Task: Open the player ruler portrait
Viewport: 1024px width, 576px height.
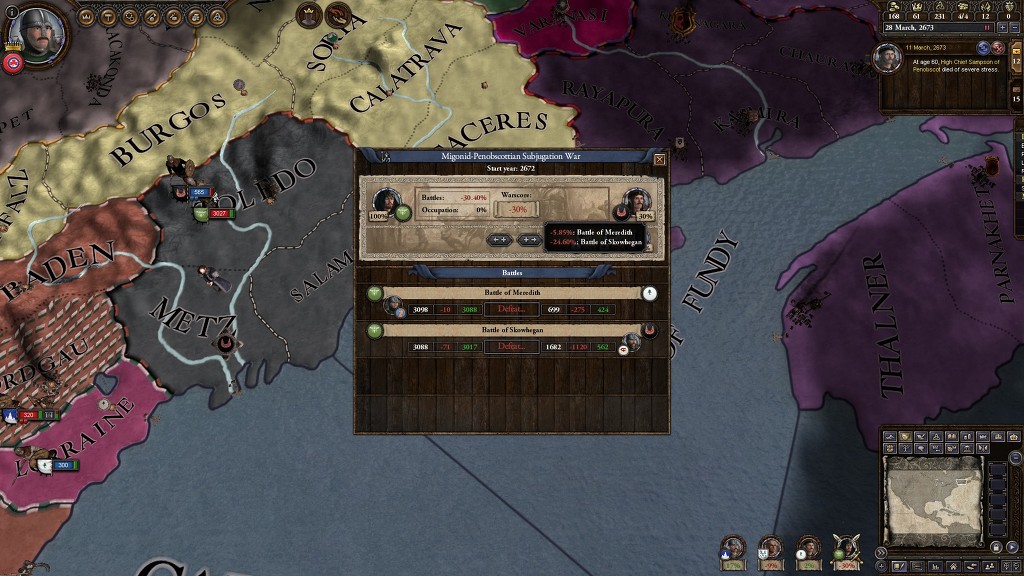Action: coord(30,32)
